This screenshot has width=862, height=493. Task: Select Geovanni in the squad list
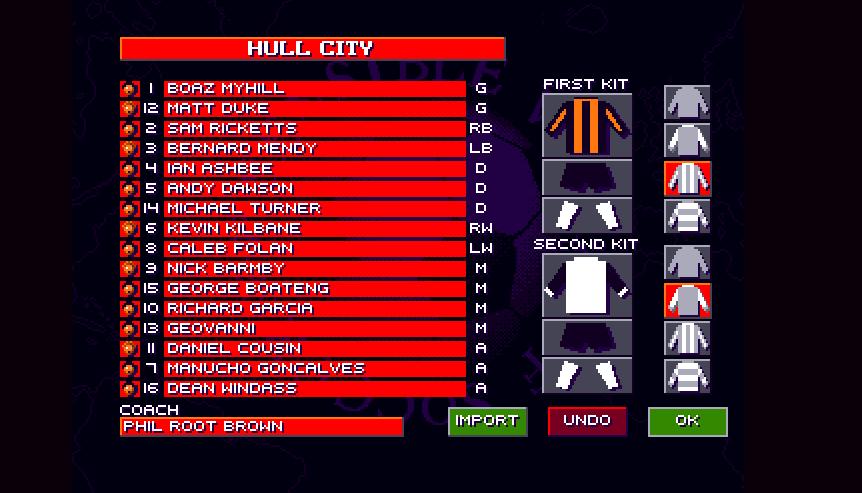(x=314, y=329)
